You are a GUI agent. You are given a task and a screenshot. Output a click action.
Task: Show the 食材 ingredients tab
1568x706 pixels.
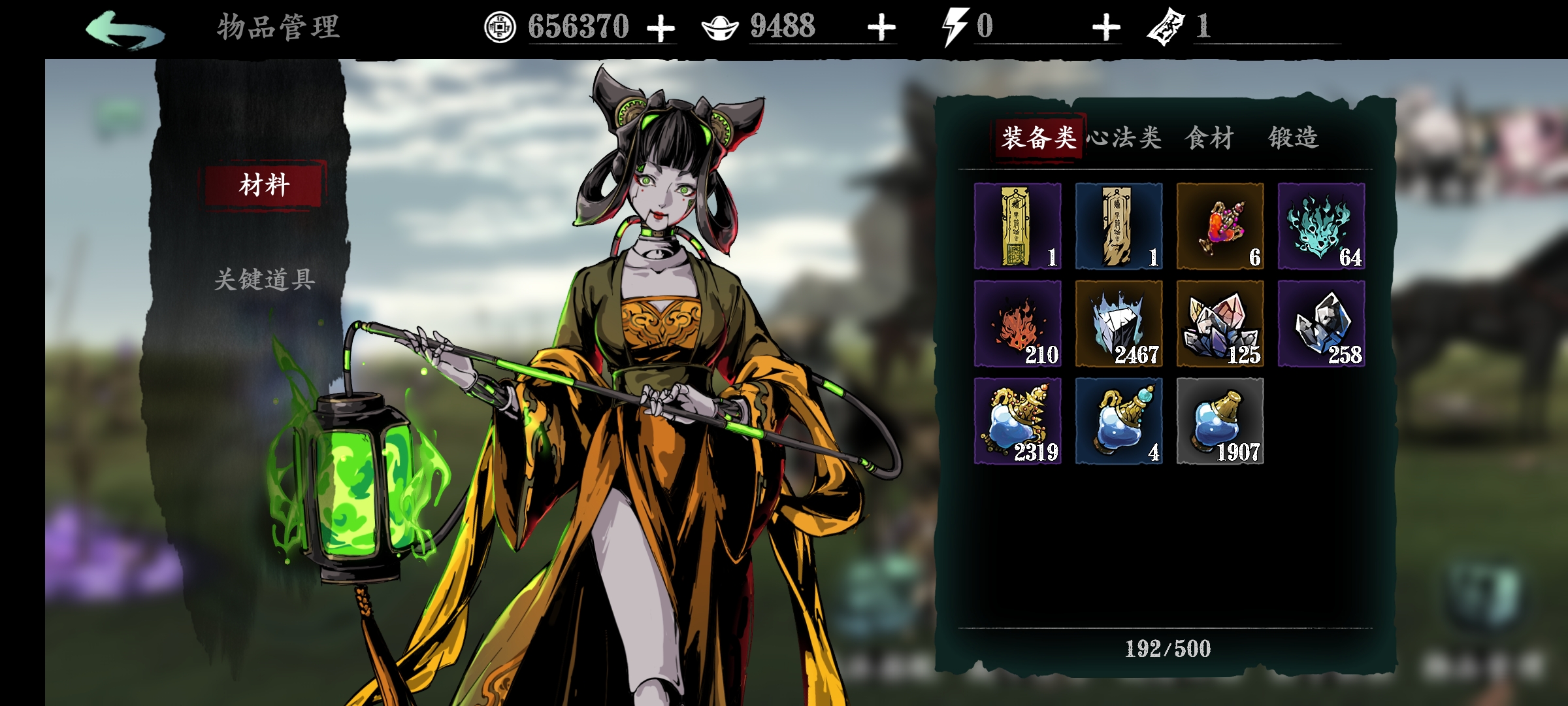point(1209,138)
